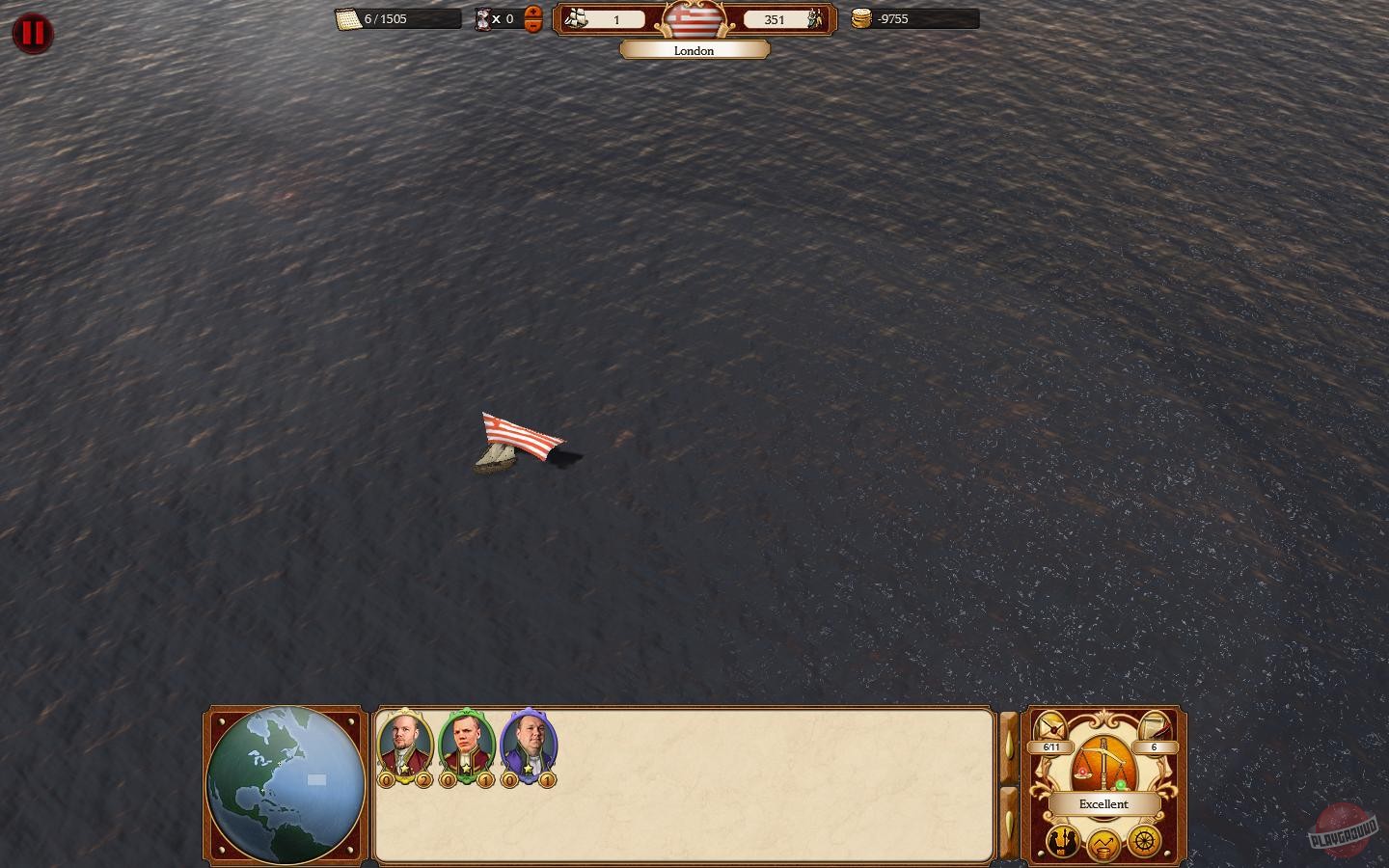Inspect company standing on the scales emblem
1389x868 pixels.
point(1103,764)
